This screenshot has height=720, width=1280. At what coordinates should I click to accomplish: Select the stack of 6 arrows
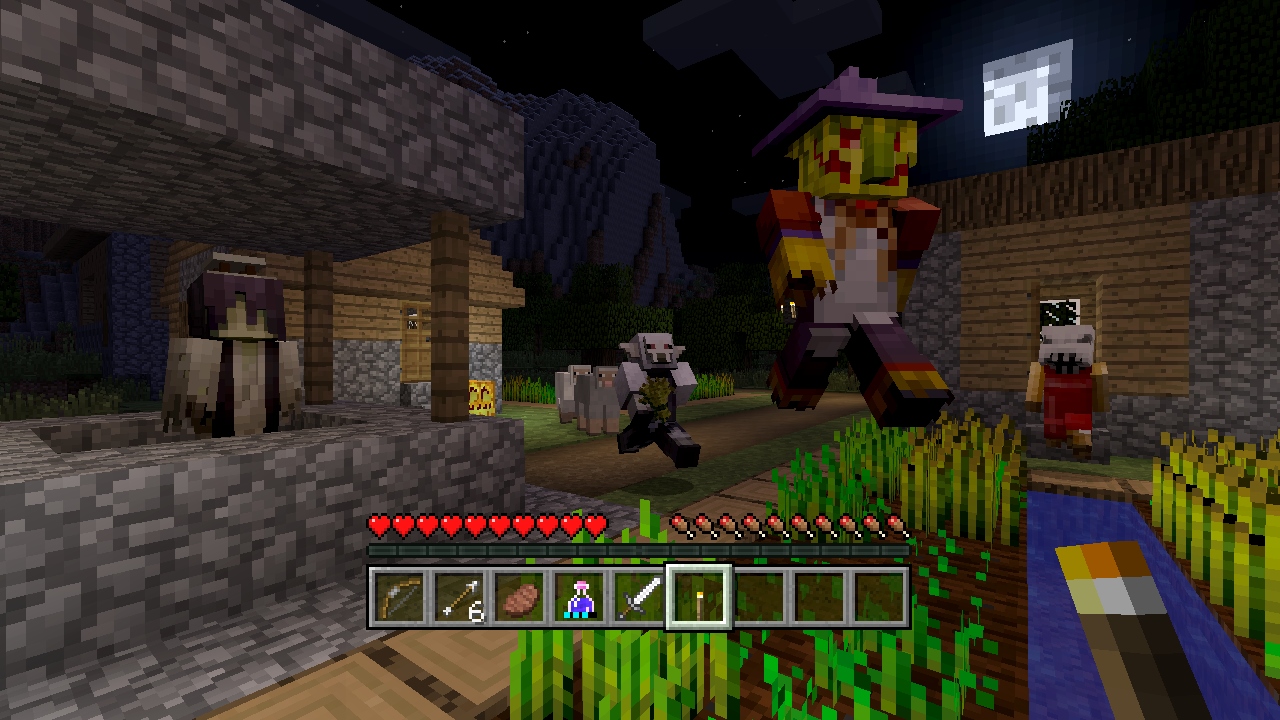click(x=457, y=595)
